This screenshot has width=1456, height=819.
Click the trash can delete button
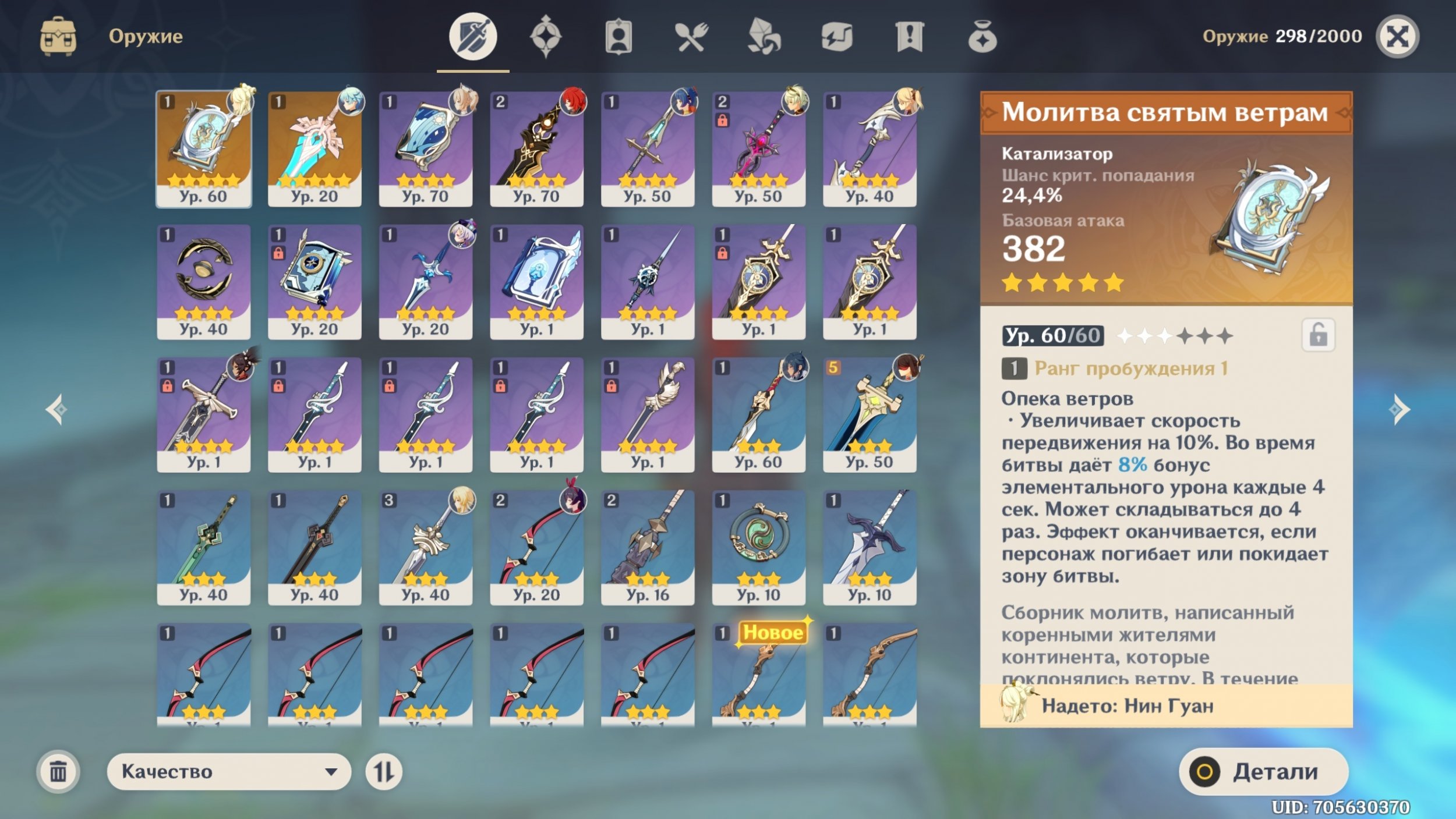(58, 771)
